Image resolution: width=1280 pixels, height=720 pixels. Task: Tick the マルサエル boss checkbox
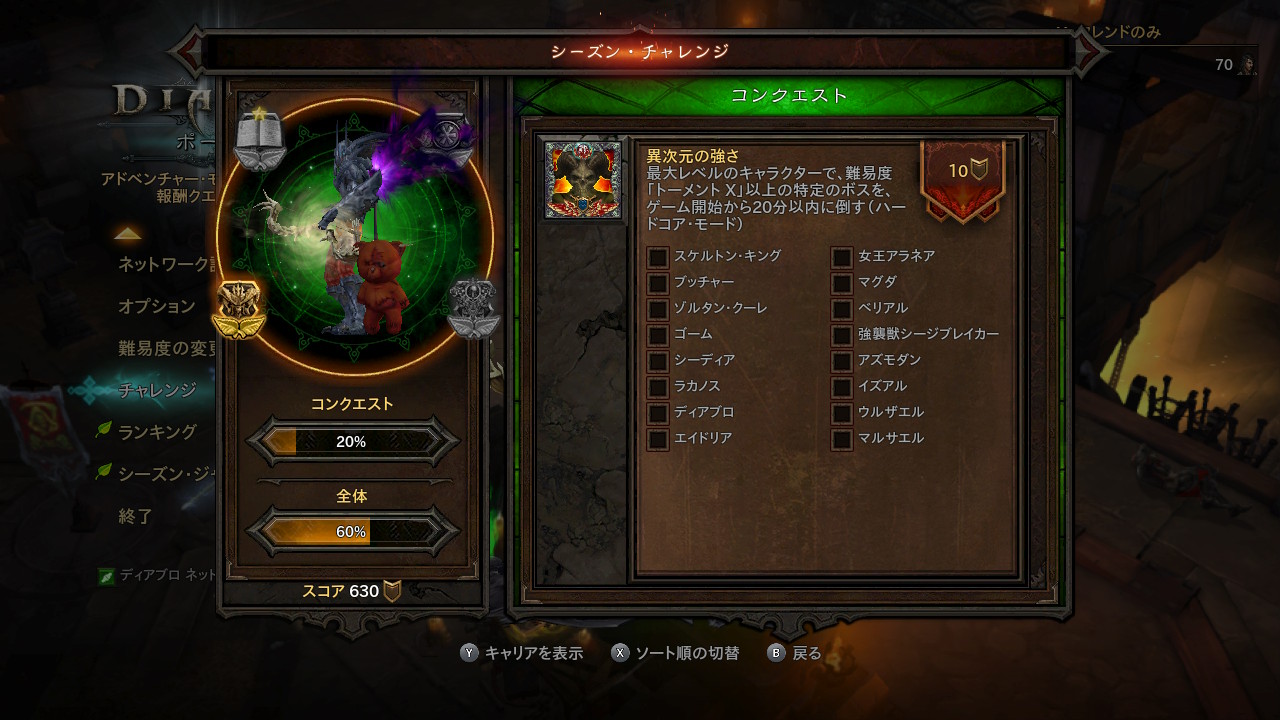pyautogui.click(x=842, y=439)
